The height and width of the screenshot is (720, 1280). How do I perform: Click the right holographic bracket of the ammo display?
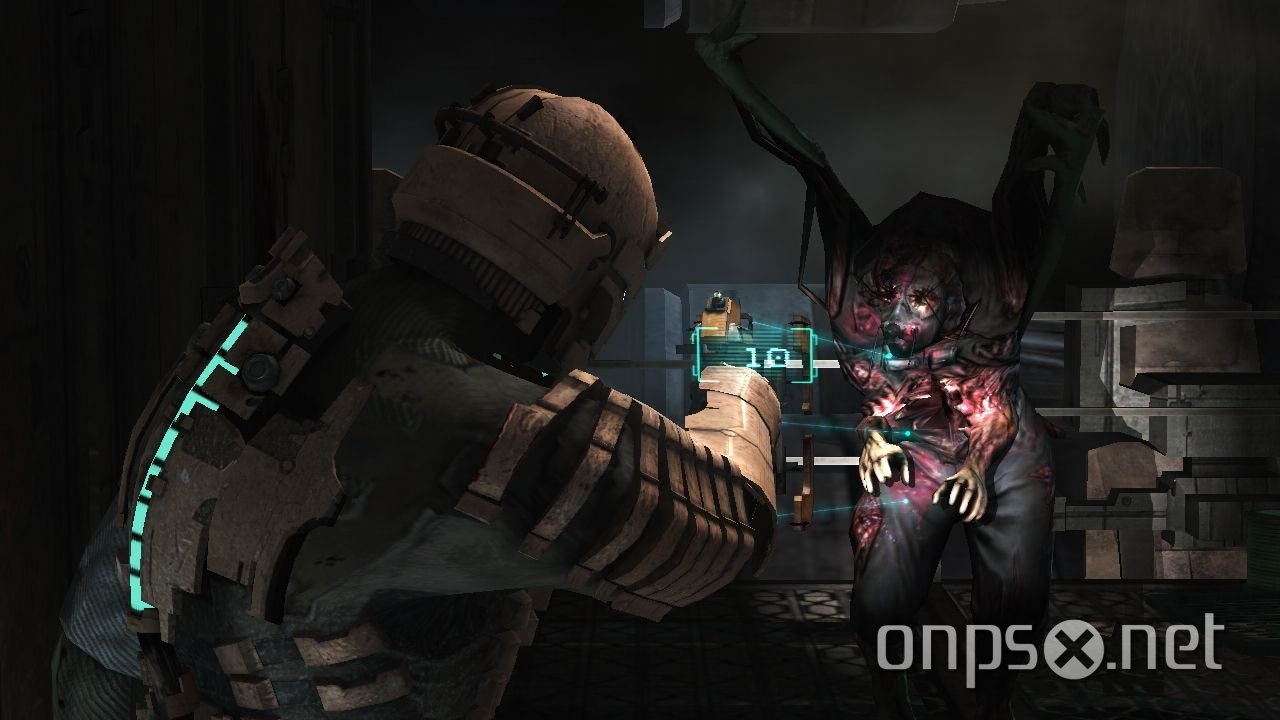click(808, 355)
